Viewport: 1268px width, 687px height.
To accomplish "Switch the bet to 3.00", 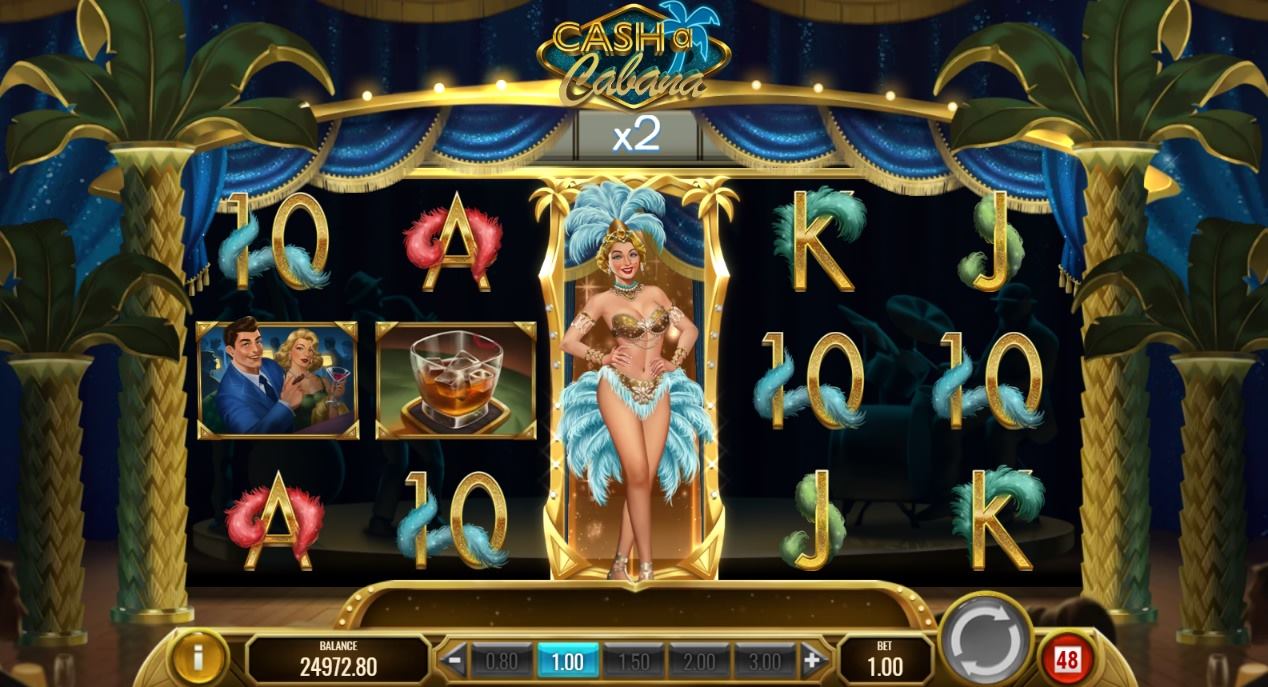I will coord(765,661).
